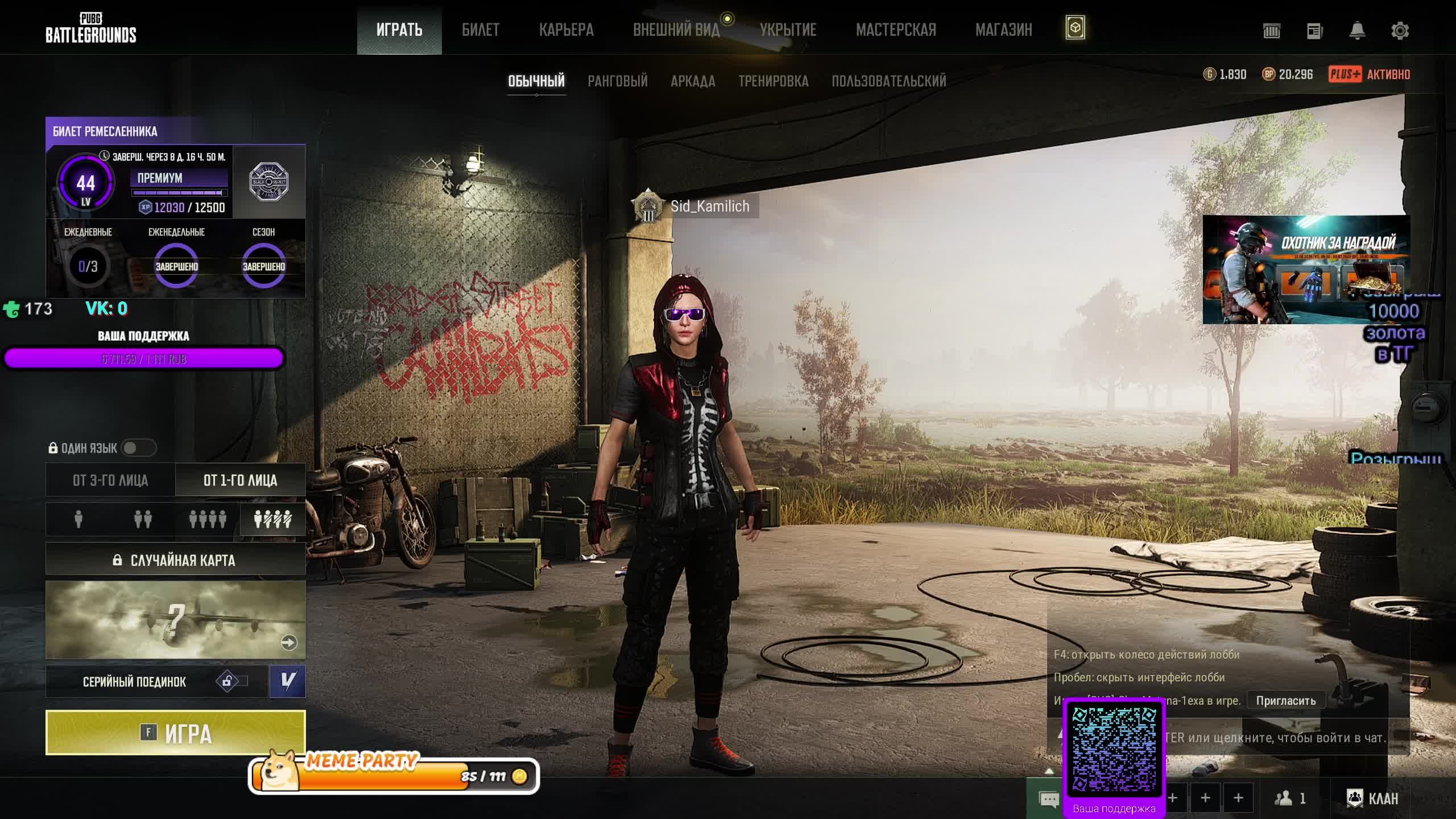
Task: Invite the player with Пригласить button
Action: (1285, 700)
